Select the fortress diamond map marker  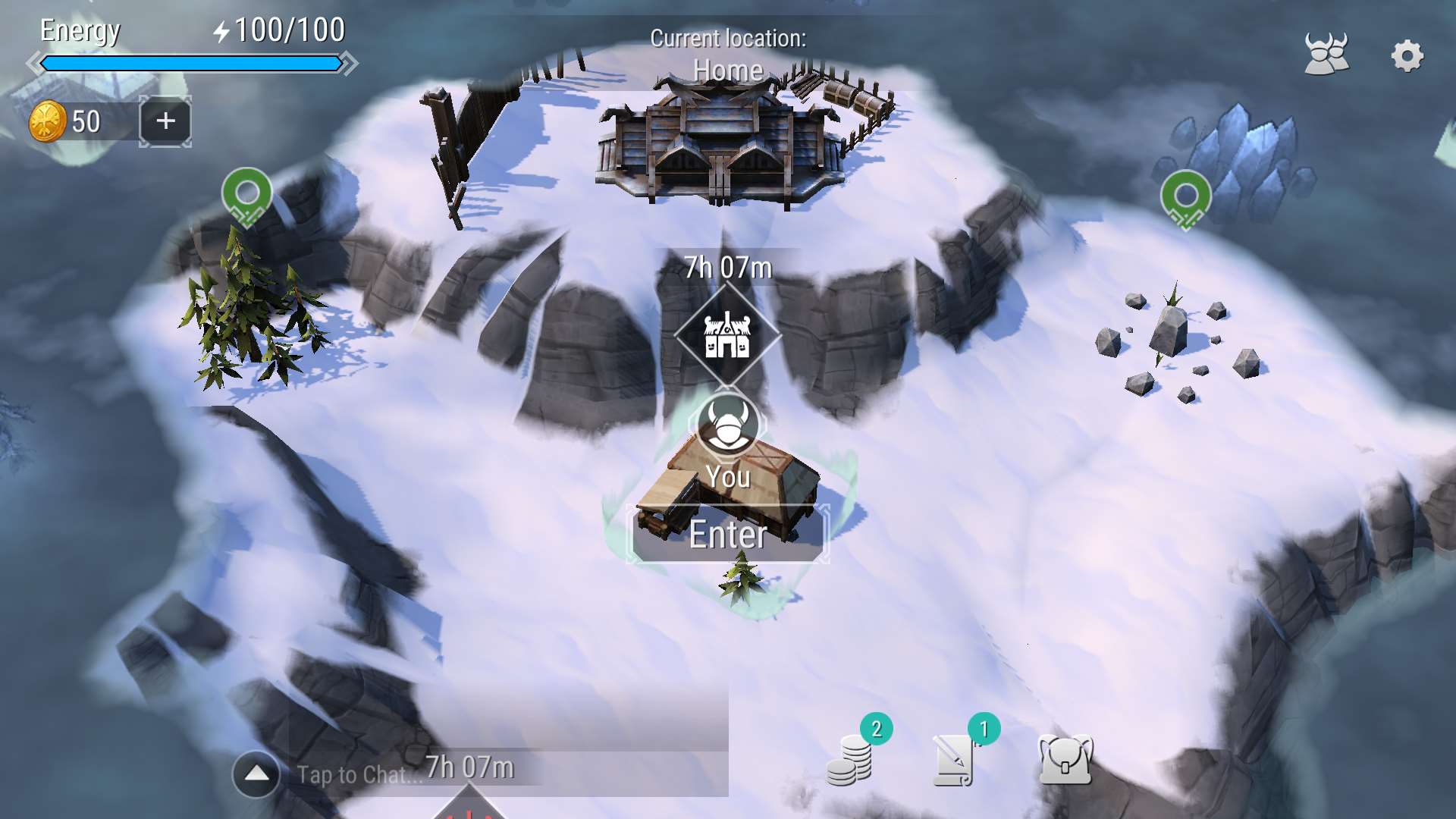pos(727,335)
